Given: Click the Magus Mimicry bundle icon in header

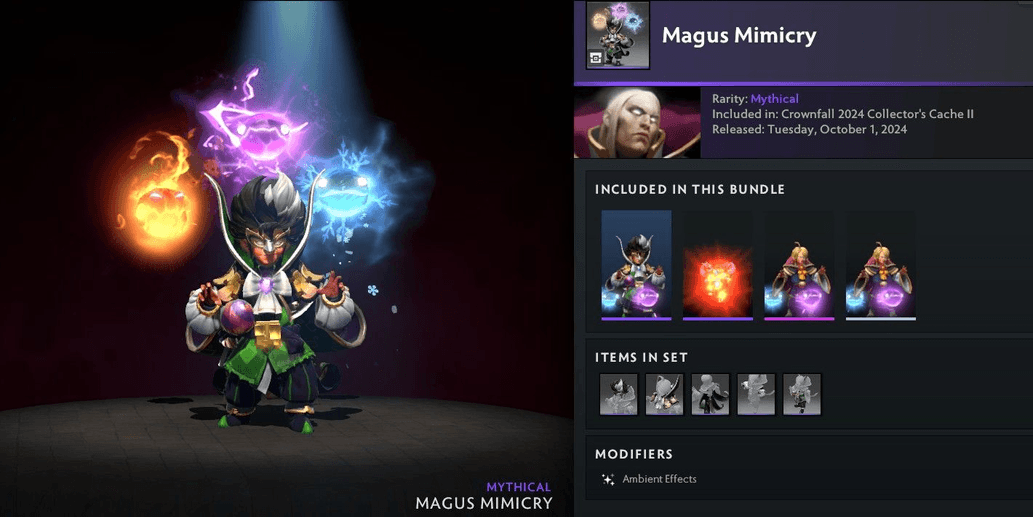Looking at the screenshot, I should point(617,35).
